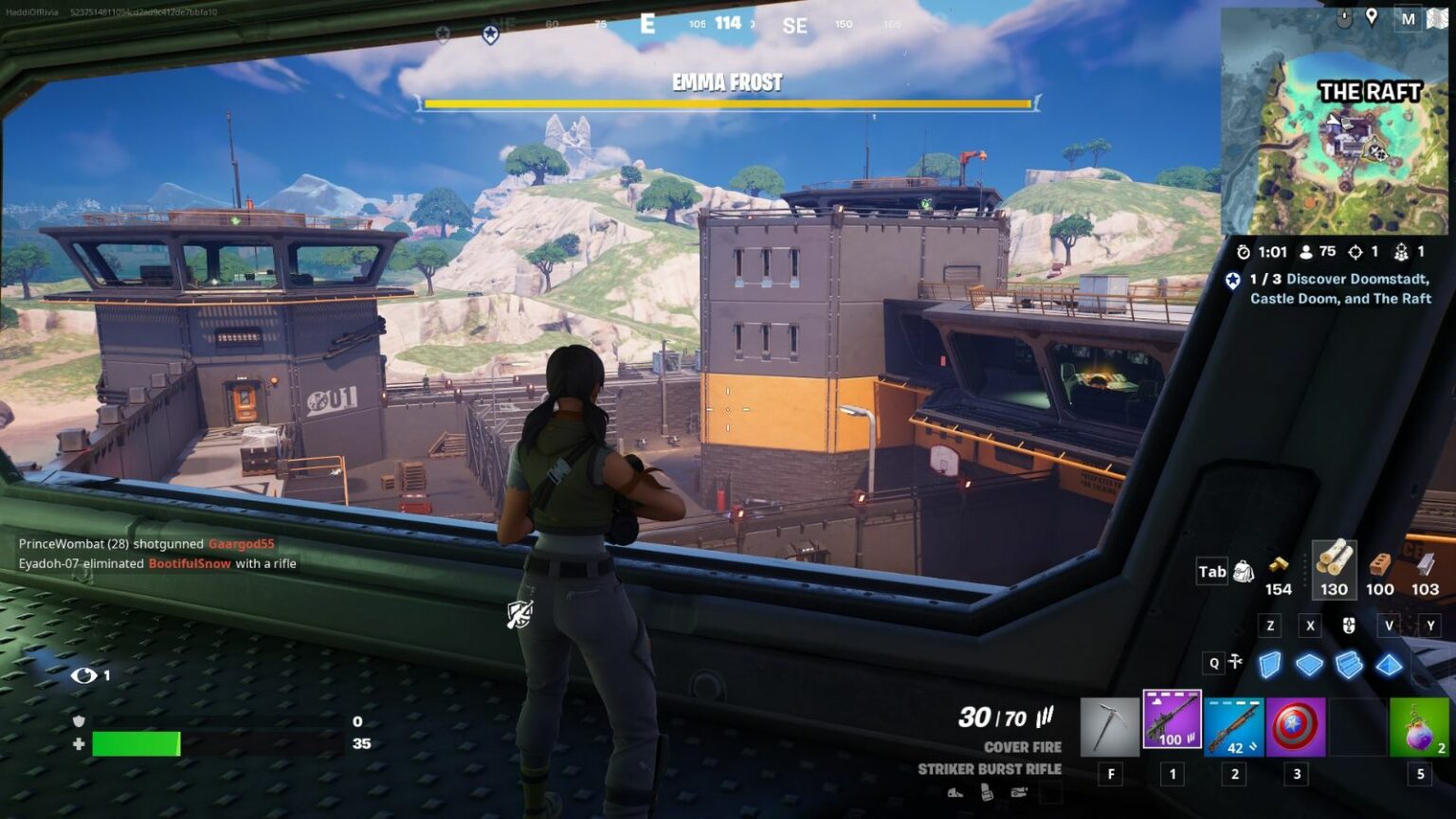Viewport: 1456px width, 819px height.
Task: Click the spectator eye icon
Action: click(83, 675)
